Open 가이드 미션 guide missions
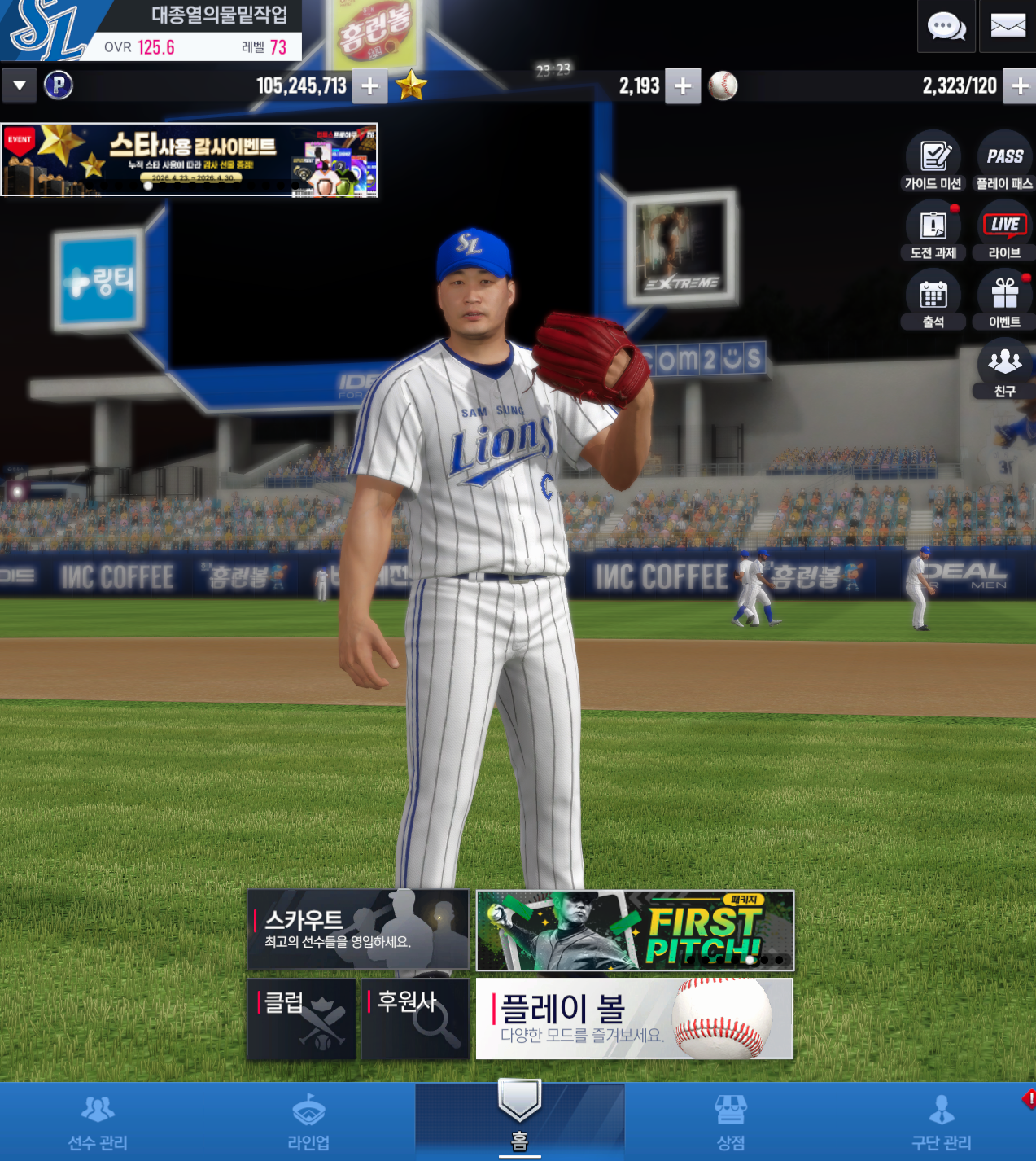Screen dimensions: 1036x1161 pos(933,162)
